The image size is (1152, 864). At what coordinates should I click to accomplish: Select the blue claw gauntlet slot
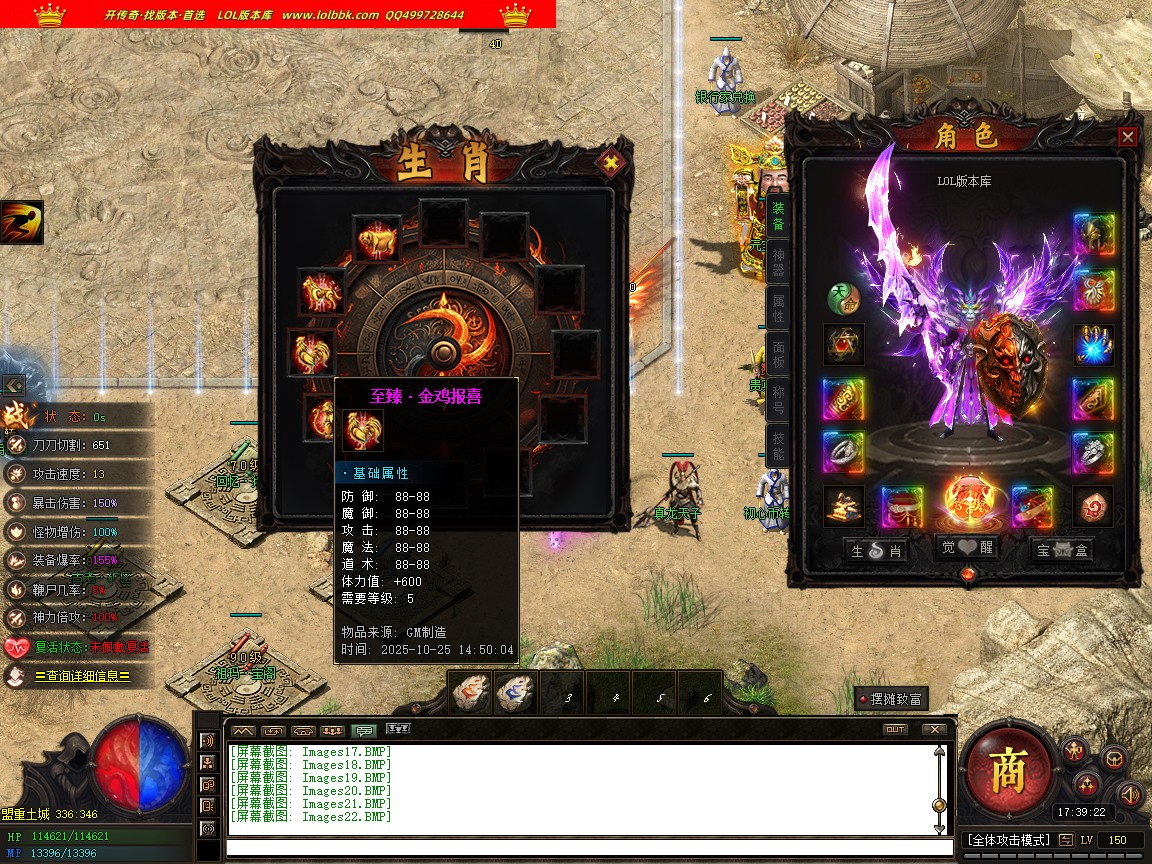point(1093,345)
